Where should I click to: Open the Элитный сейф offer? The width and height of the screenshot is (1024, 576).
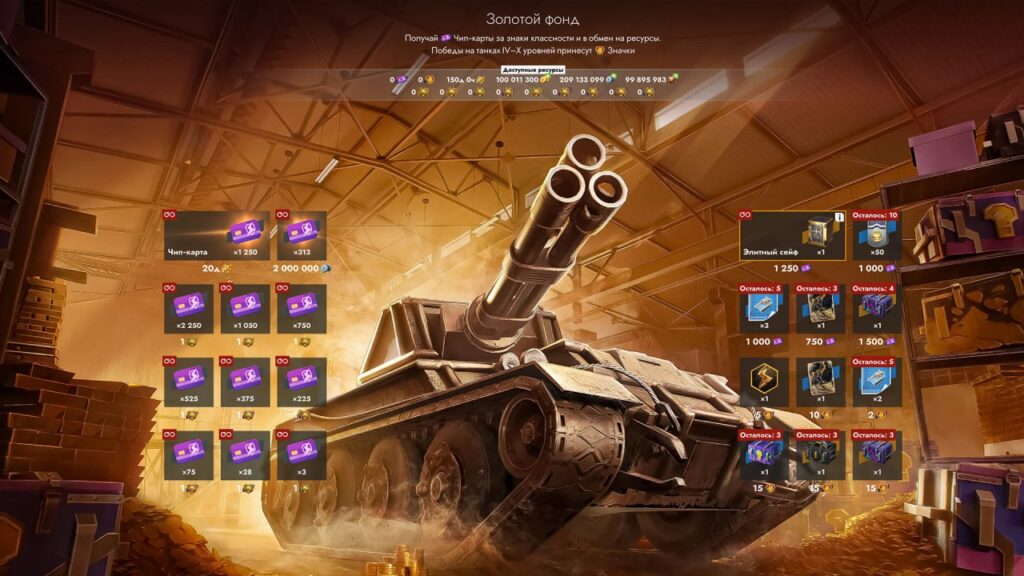click(790, 236)
